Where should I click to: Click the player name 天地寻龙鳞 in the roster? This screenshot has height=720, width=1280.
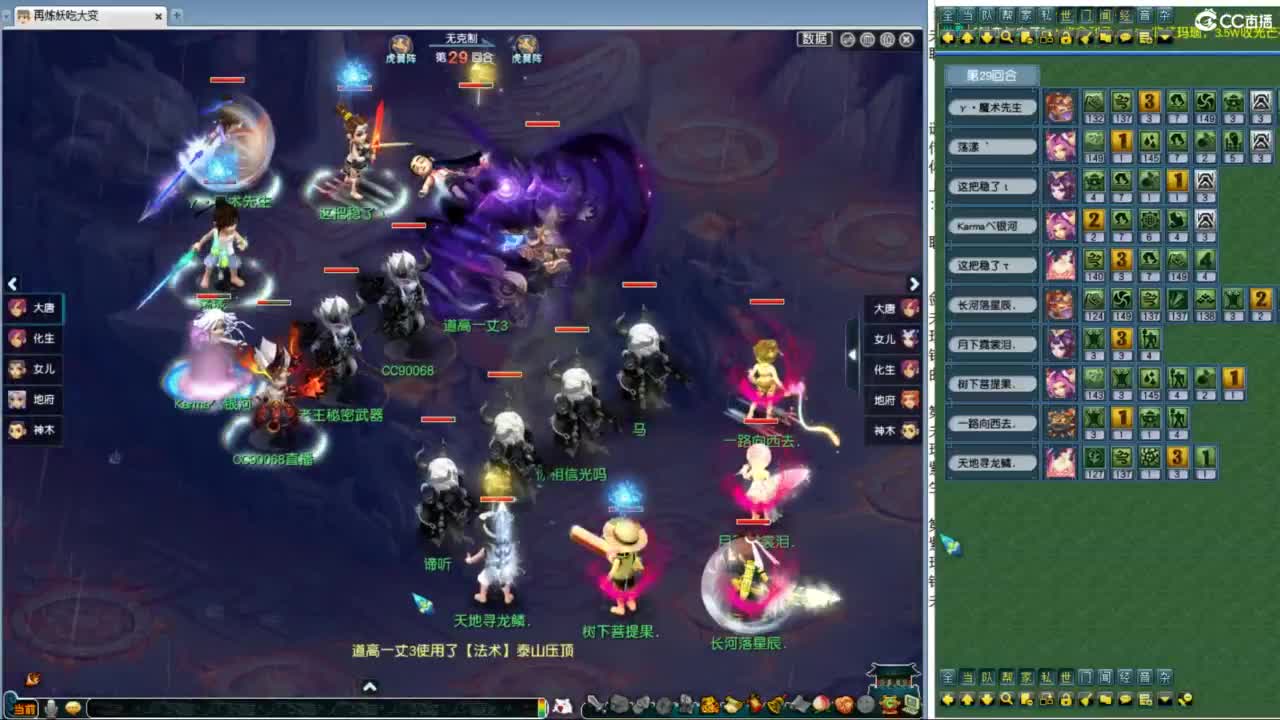click(x=985, y=464)
